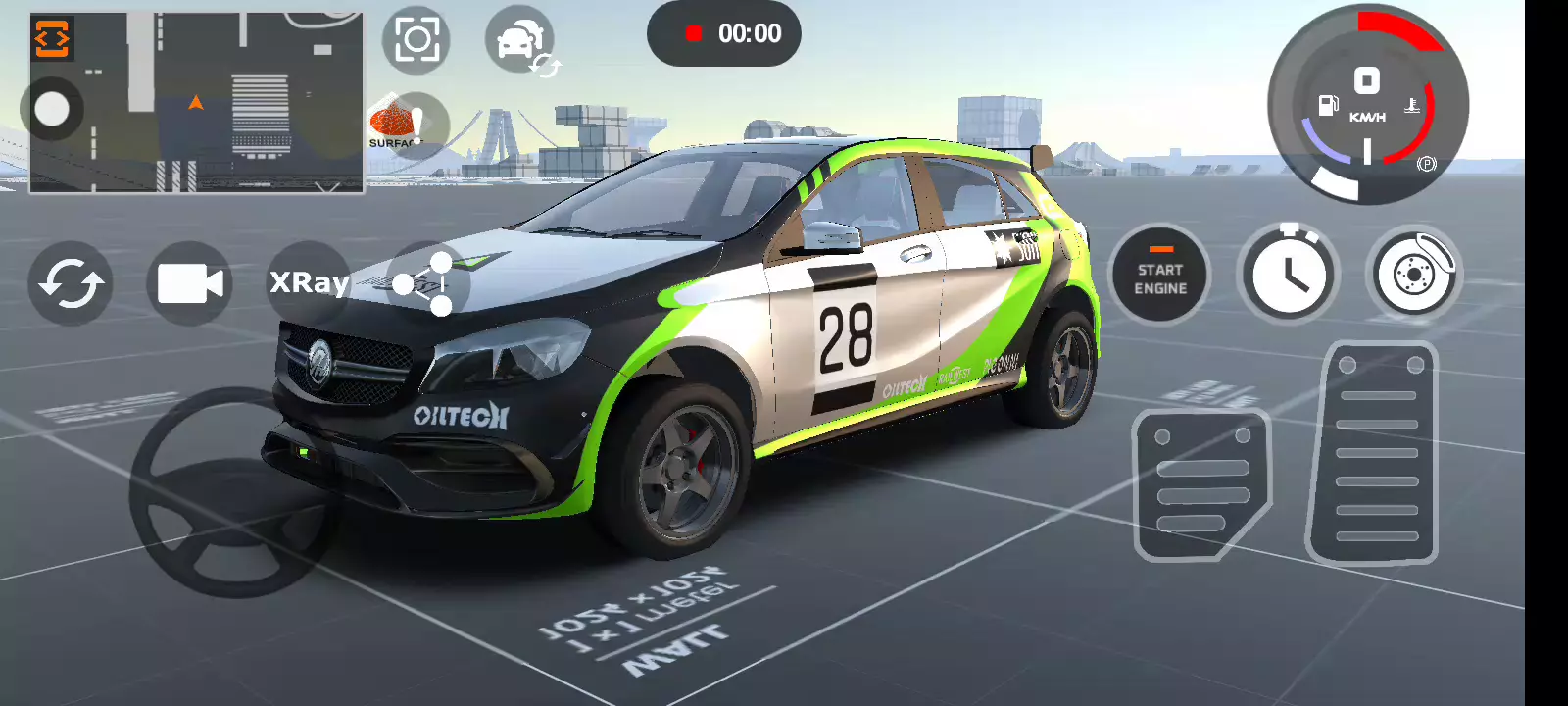Take a screenshot with the capture icon

416,40
